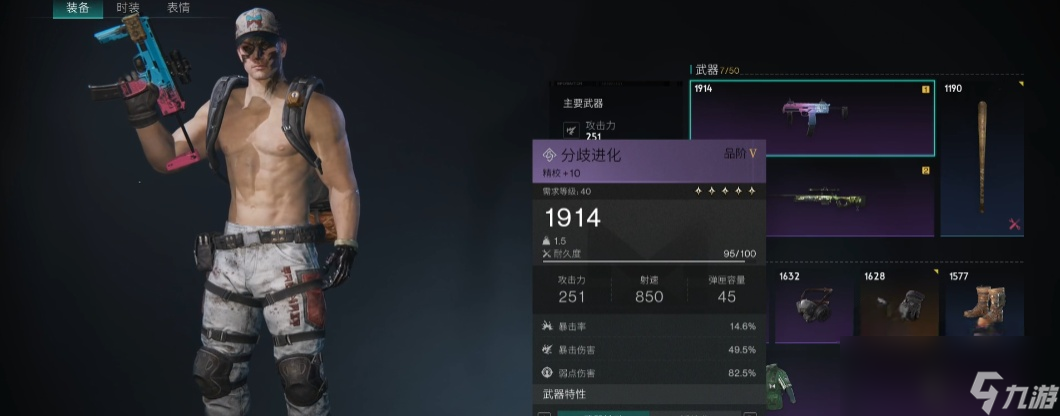Select the 表情 emotes tab
The height and width of the screenshot is (416, 1060).
click(x=178, y=8)
